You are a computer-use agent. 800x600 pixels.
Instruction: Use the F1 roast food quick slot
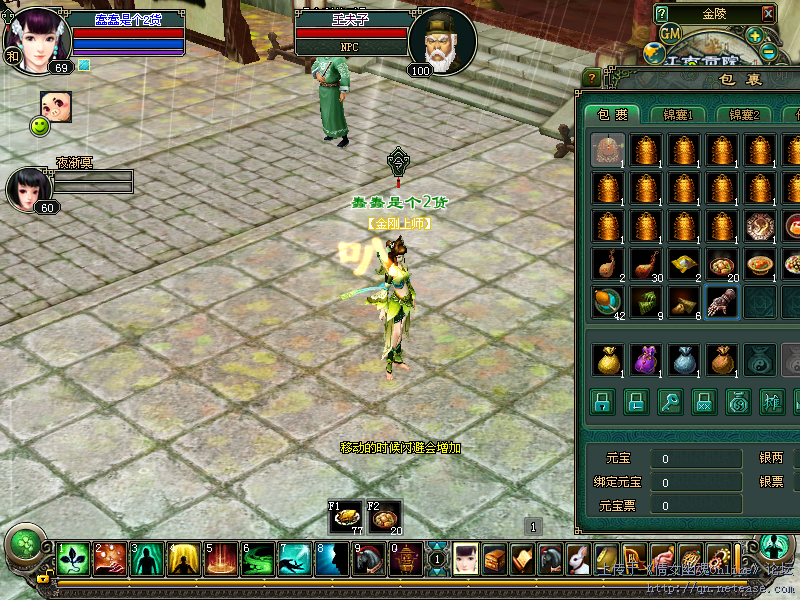click(x=345, y=517)
